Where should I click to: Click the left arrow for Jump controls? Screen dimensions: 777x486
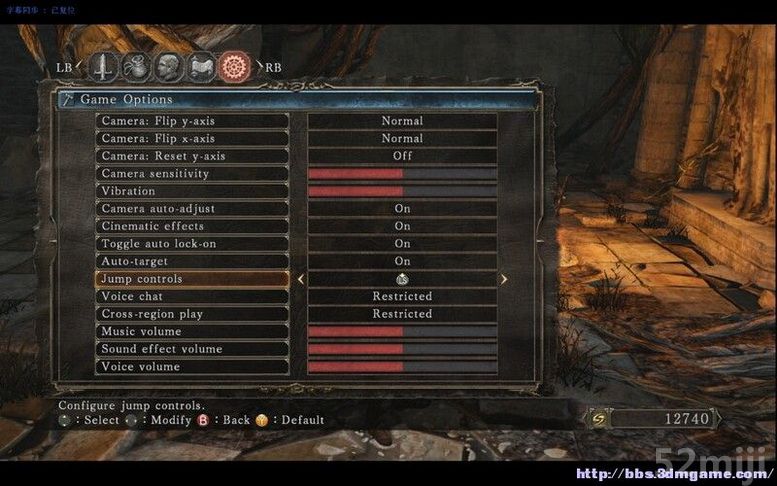[x=301, y=280]
